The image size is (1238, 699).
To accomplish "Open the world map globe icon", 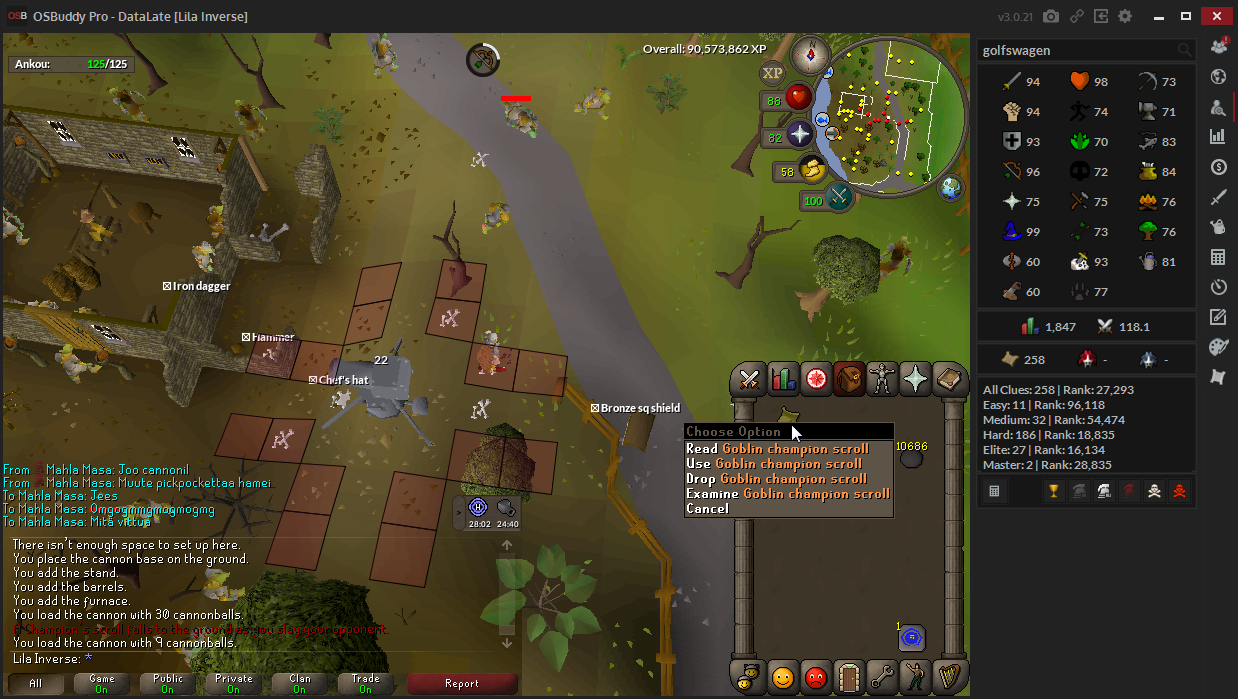I will click(x=950, y=188).
